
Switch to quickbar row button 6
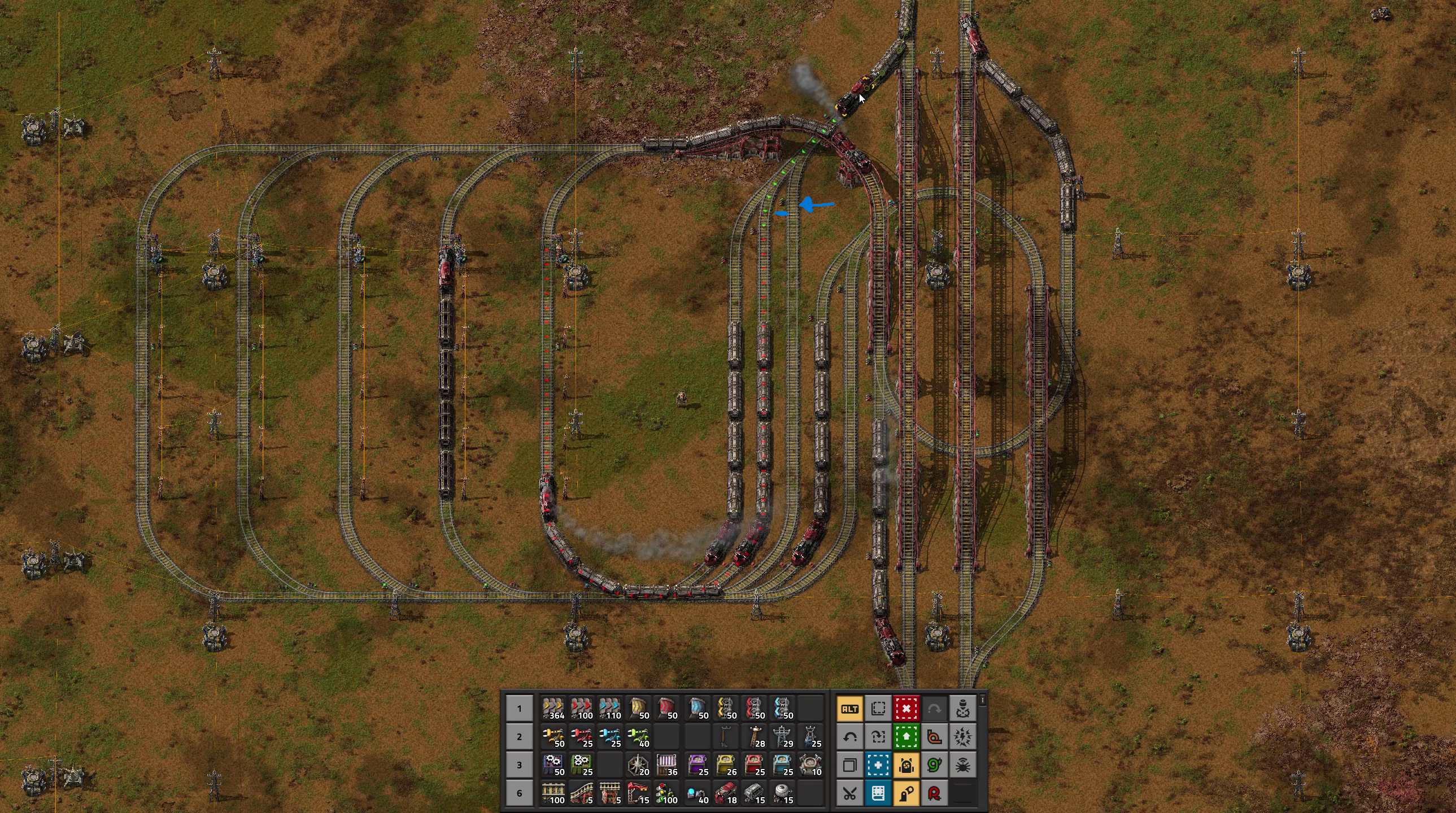point(520,793)
